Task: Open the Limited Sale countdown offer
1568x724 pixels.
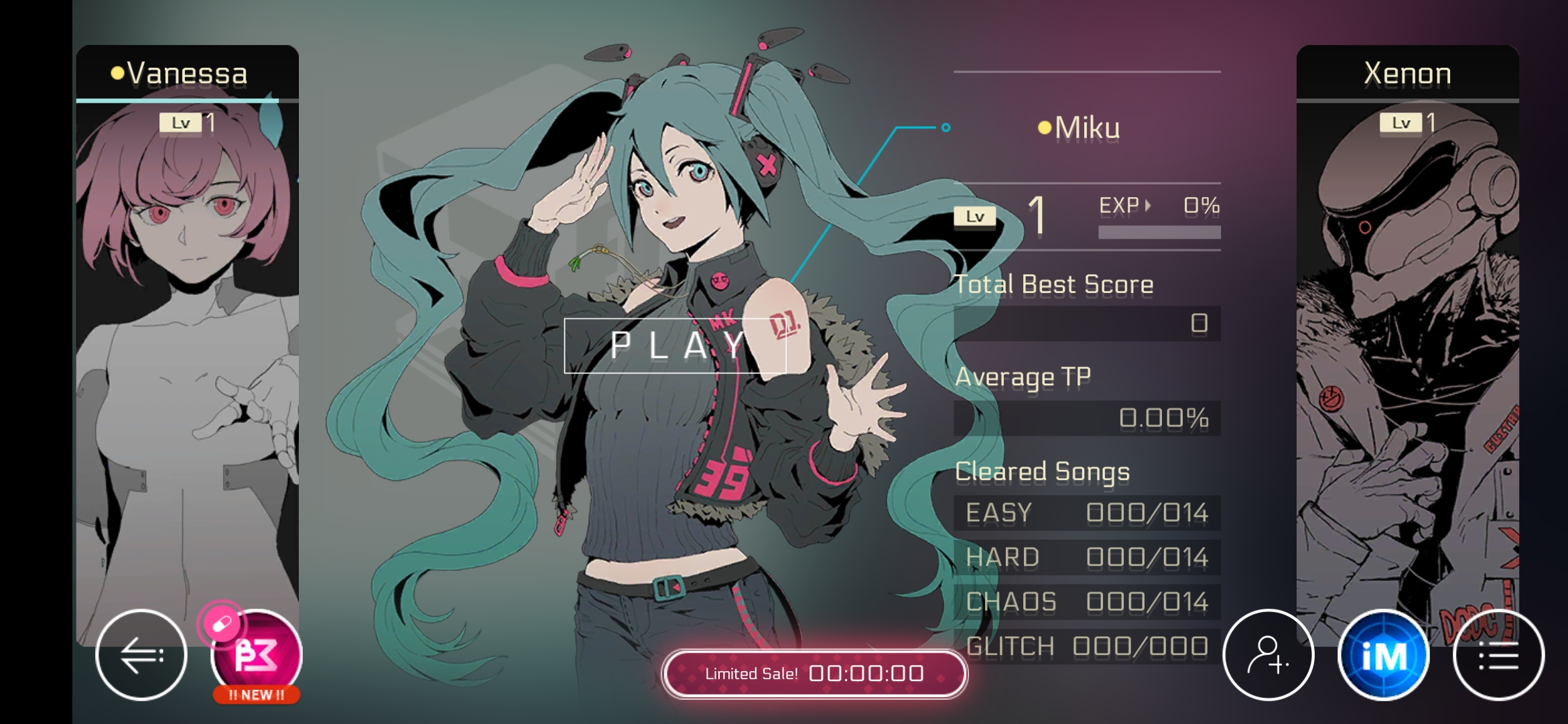Action: pos(815,674)
